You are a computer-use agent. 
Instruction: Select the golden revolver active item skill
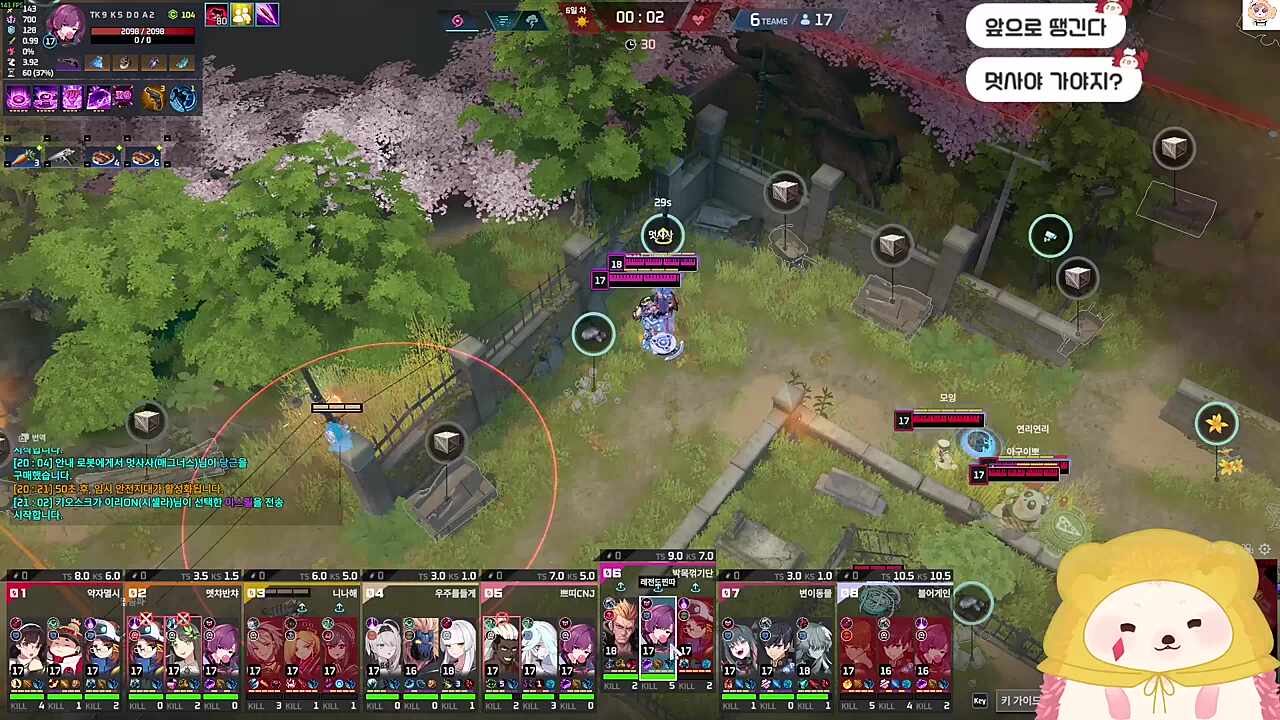(154, 97)
